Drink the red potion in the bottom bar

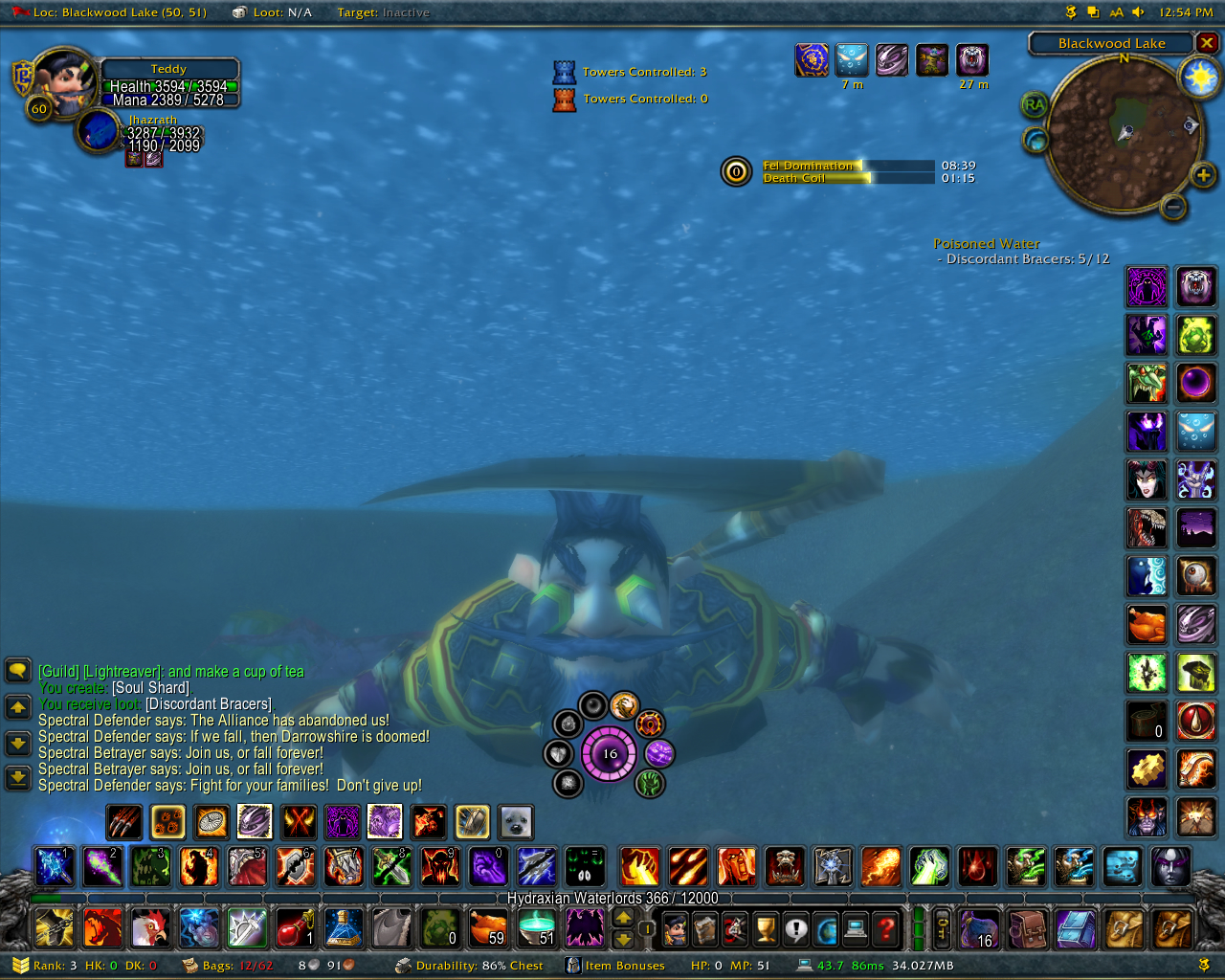coord(295,927)
